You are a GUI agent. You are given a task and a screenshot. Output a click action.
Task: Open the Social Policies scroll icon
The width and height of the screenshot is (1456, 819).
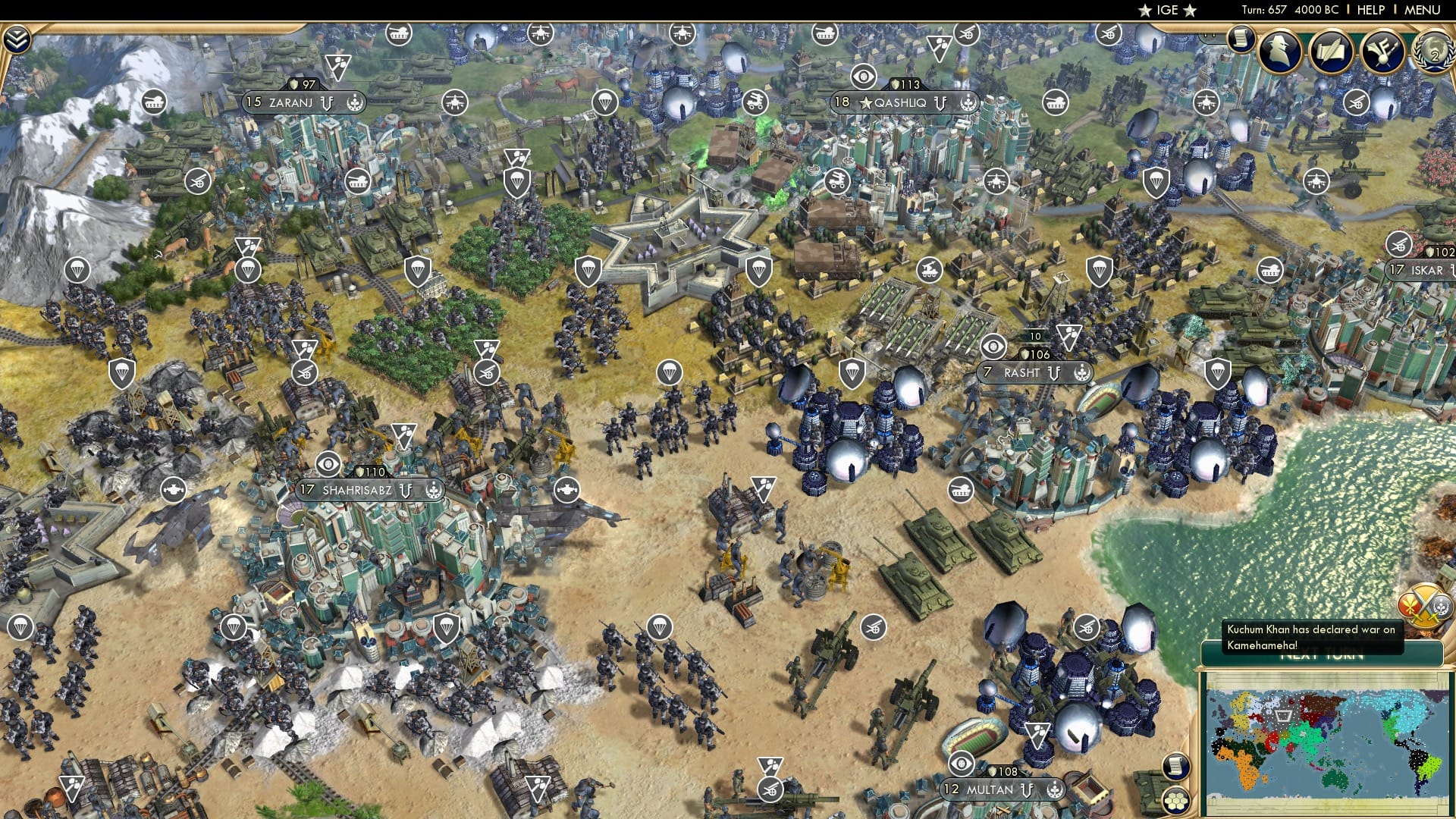(1241, 39)
